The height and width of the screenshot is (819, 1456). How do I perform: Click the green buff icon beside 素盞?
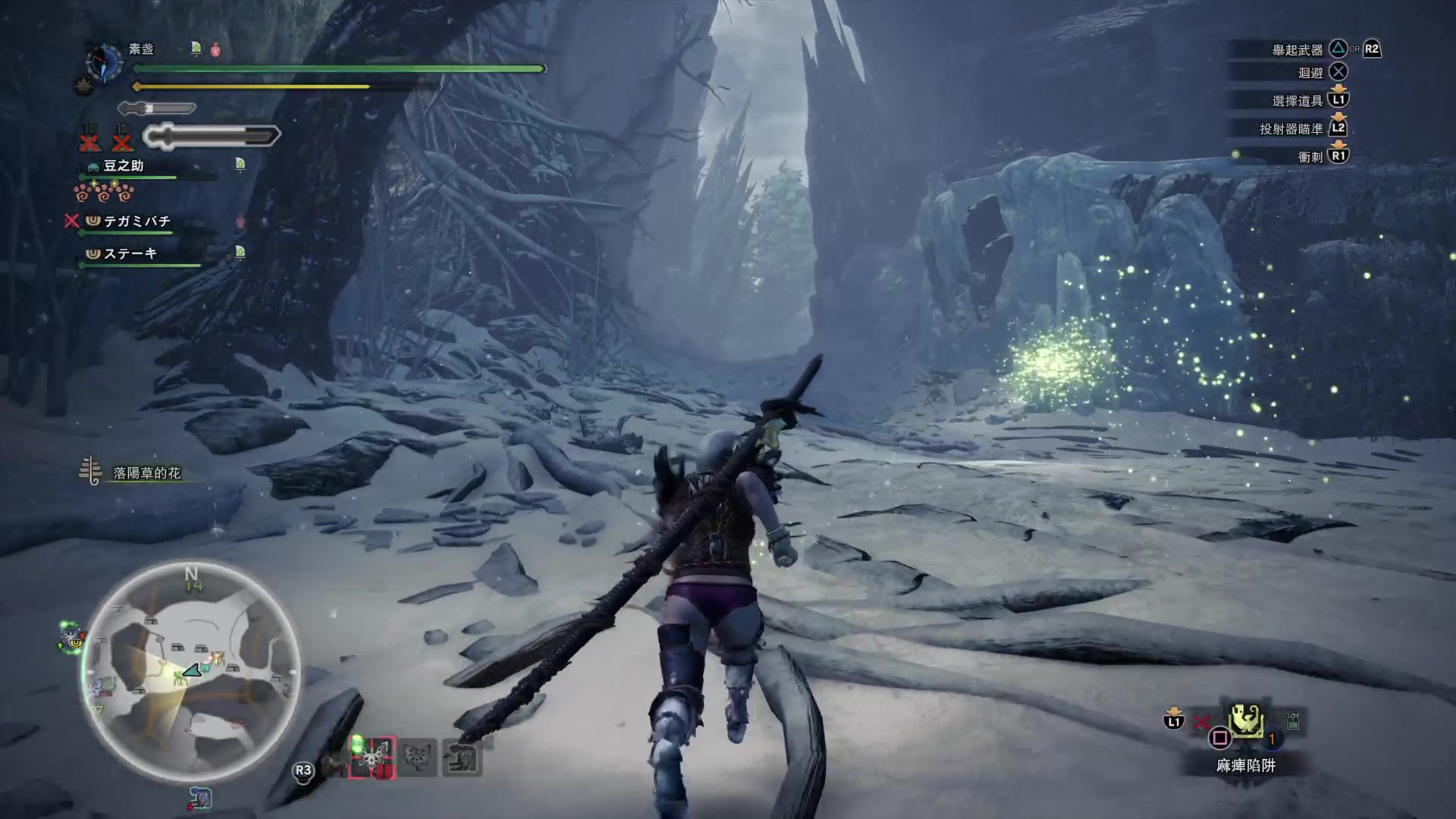tap(196, 49)
